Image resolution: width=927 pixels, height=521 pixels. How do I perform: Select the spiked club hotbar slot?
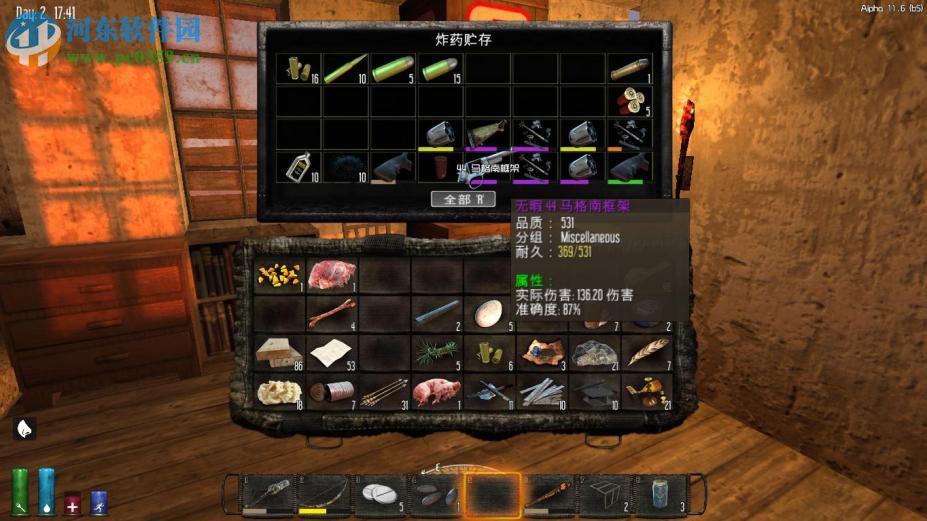click(547, 494)
